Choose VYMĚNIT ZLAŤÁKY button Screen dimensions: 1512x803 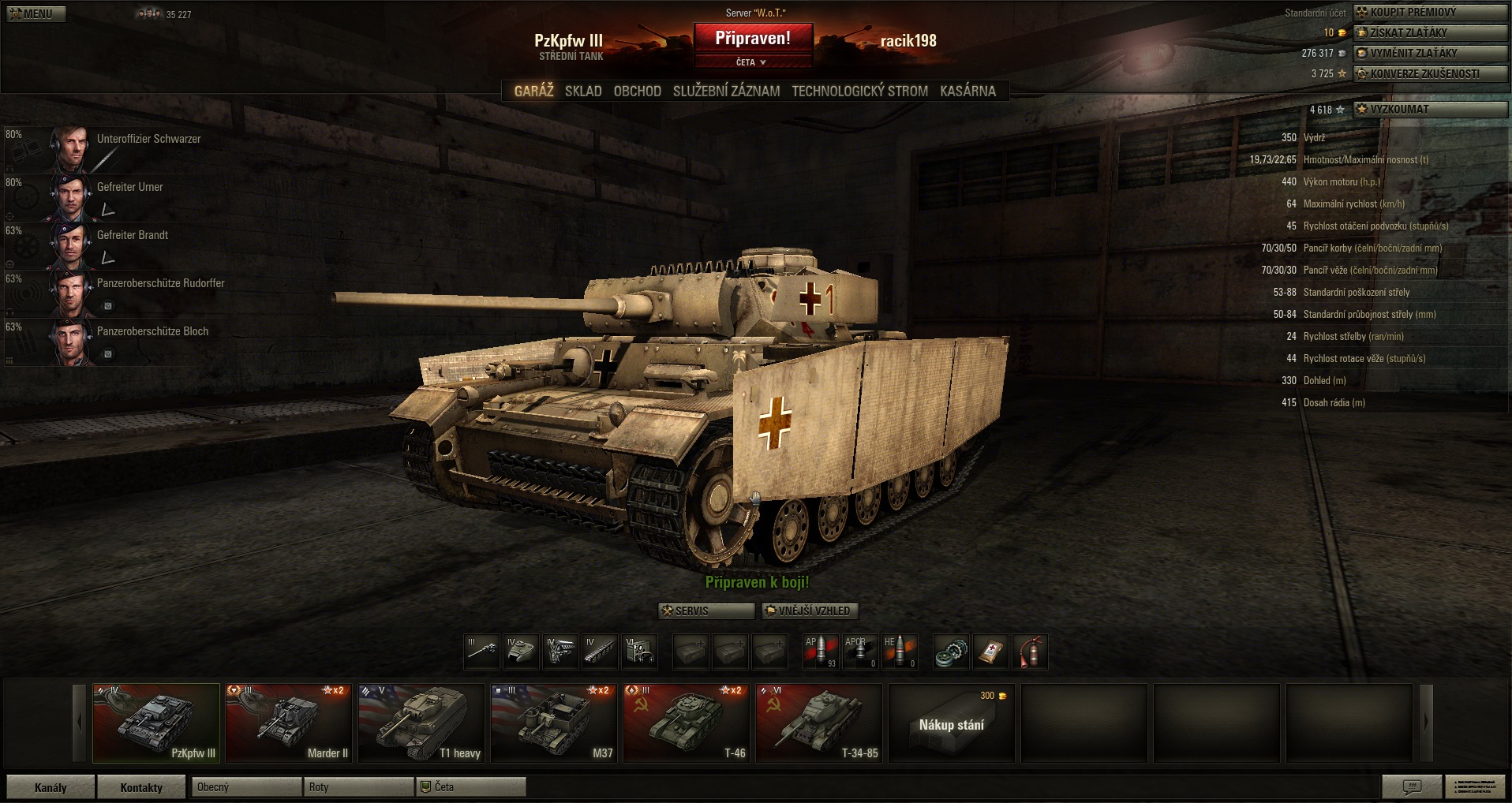(x=1430, y=53)
